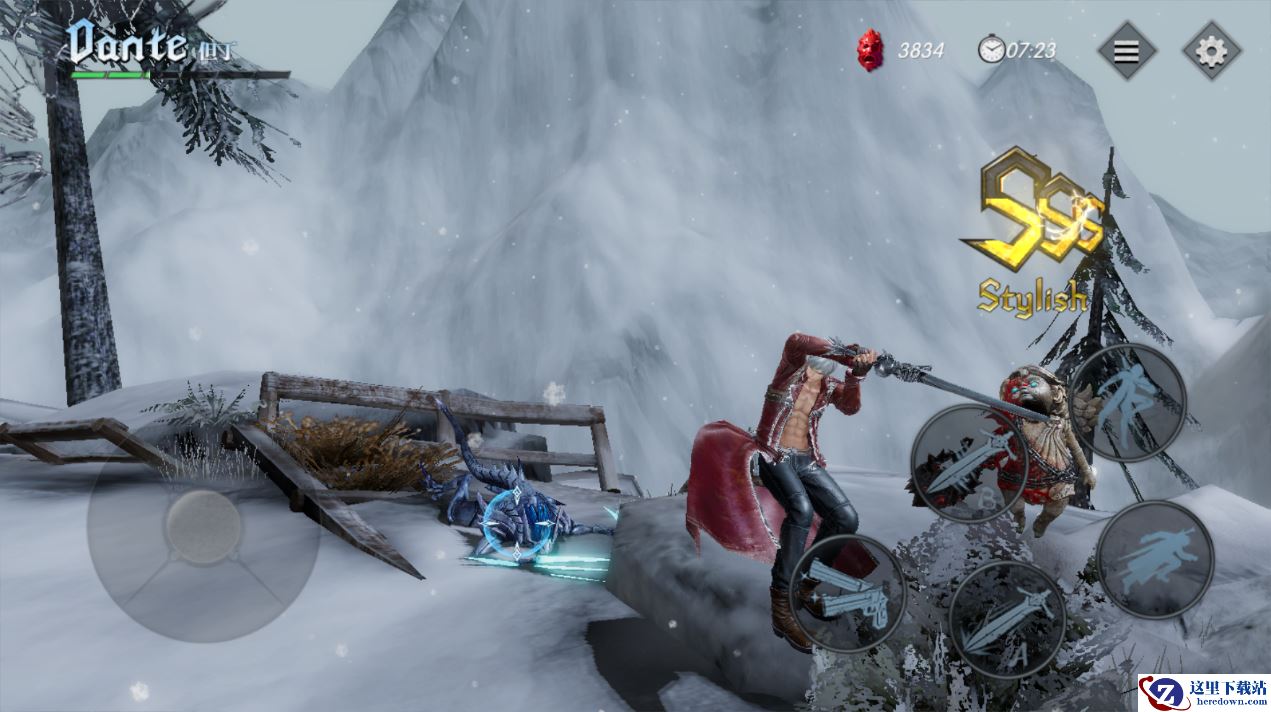
Task: Tap the jump action button
Action: [x=1127, y=402]
